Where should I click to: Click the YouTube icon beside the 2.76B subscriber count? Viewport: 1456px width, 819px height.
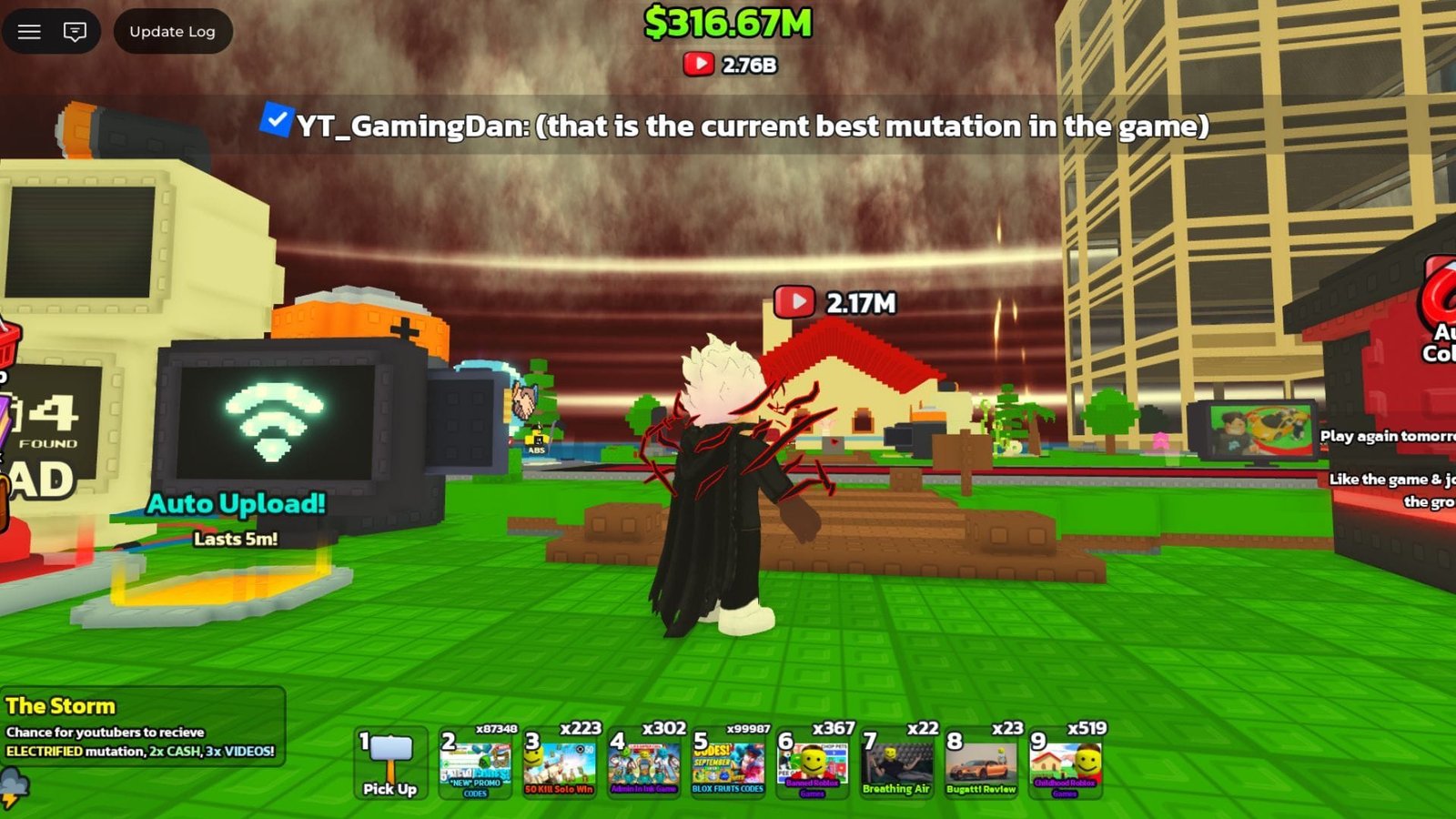tap(697, 64)
